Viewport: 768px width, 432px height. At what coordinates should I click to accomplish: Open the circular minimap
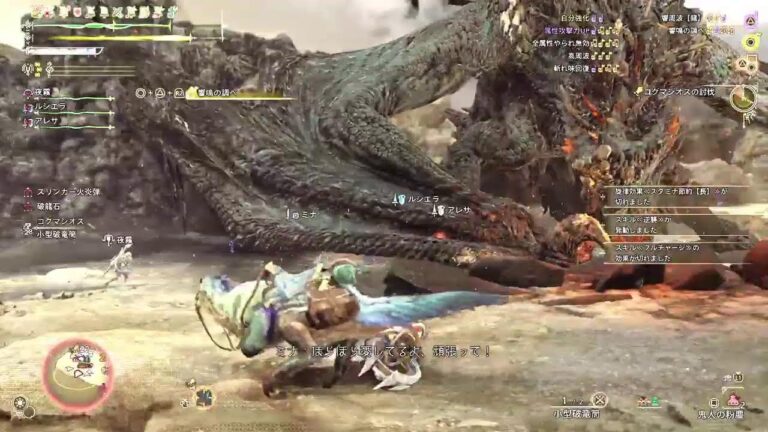(x=77, y=374)
